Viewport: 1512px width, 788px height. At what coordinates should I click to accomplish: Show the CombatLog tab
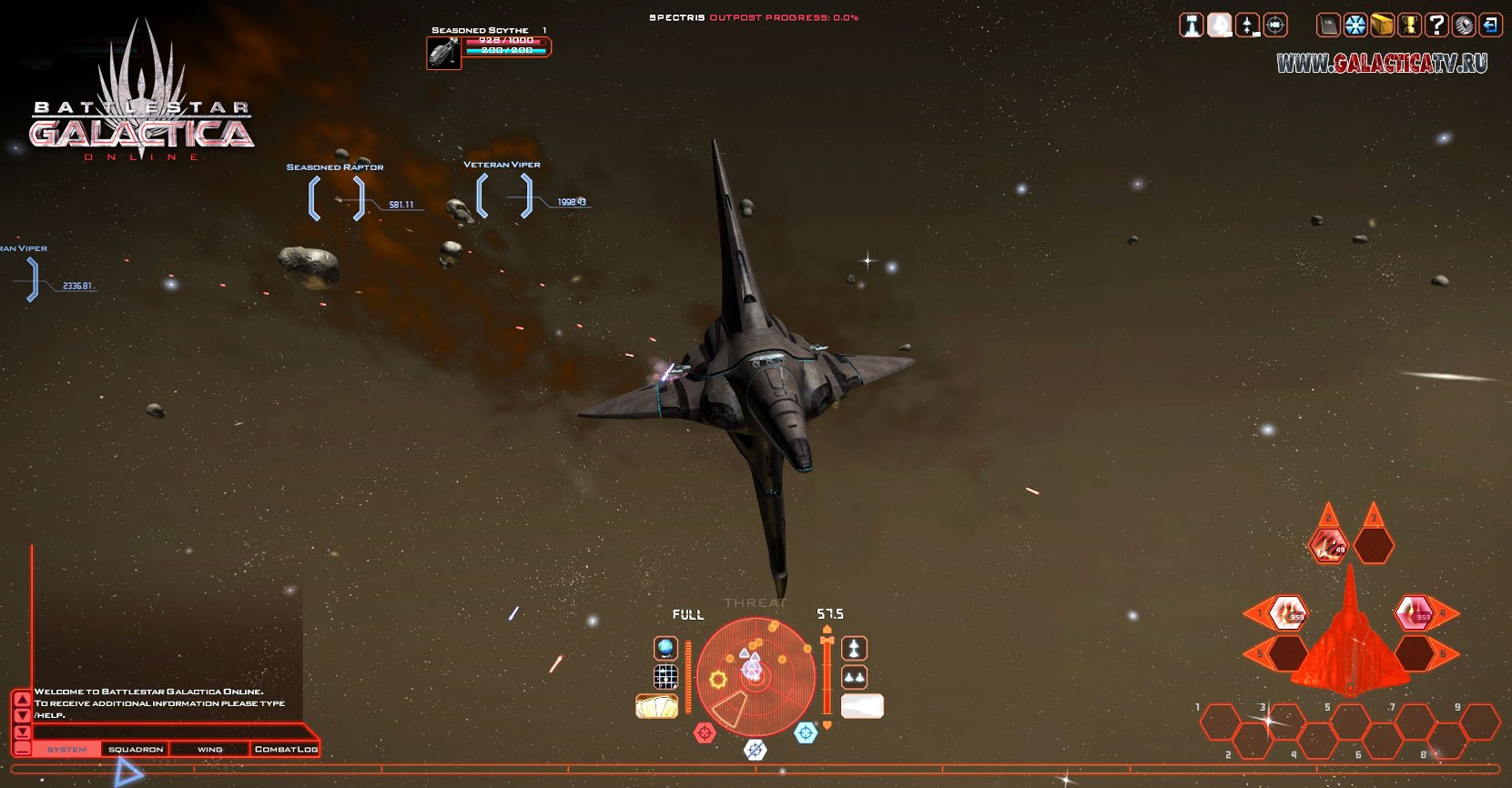pos(286,750)
